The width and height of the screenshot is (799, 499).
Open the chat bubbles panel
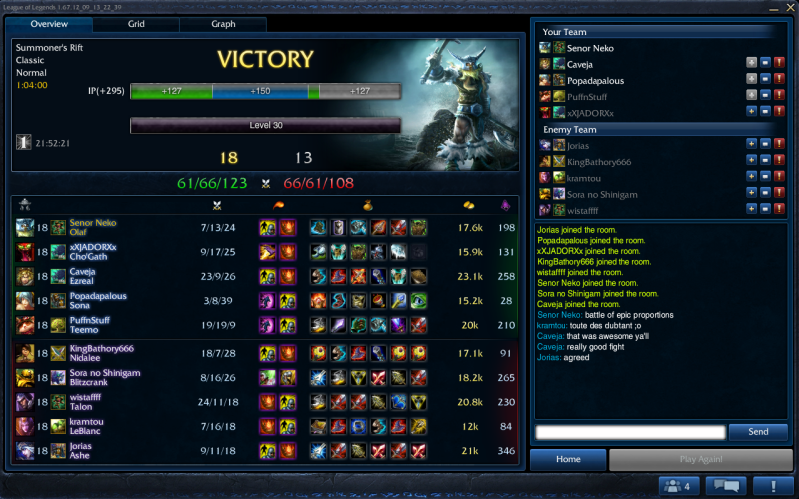point(725,486)
